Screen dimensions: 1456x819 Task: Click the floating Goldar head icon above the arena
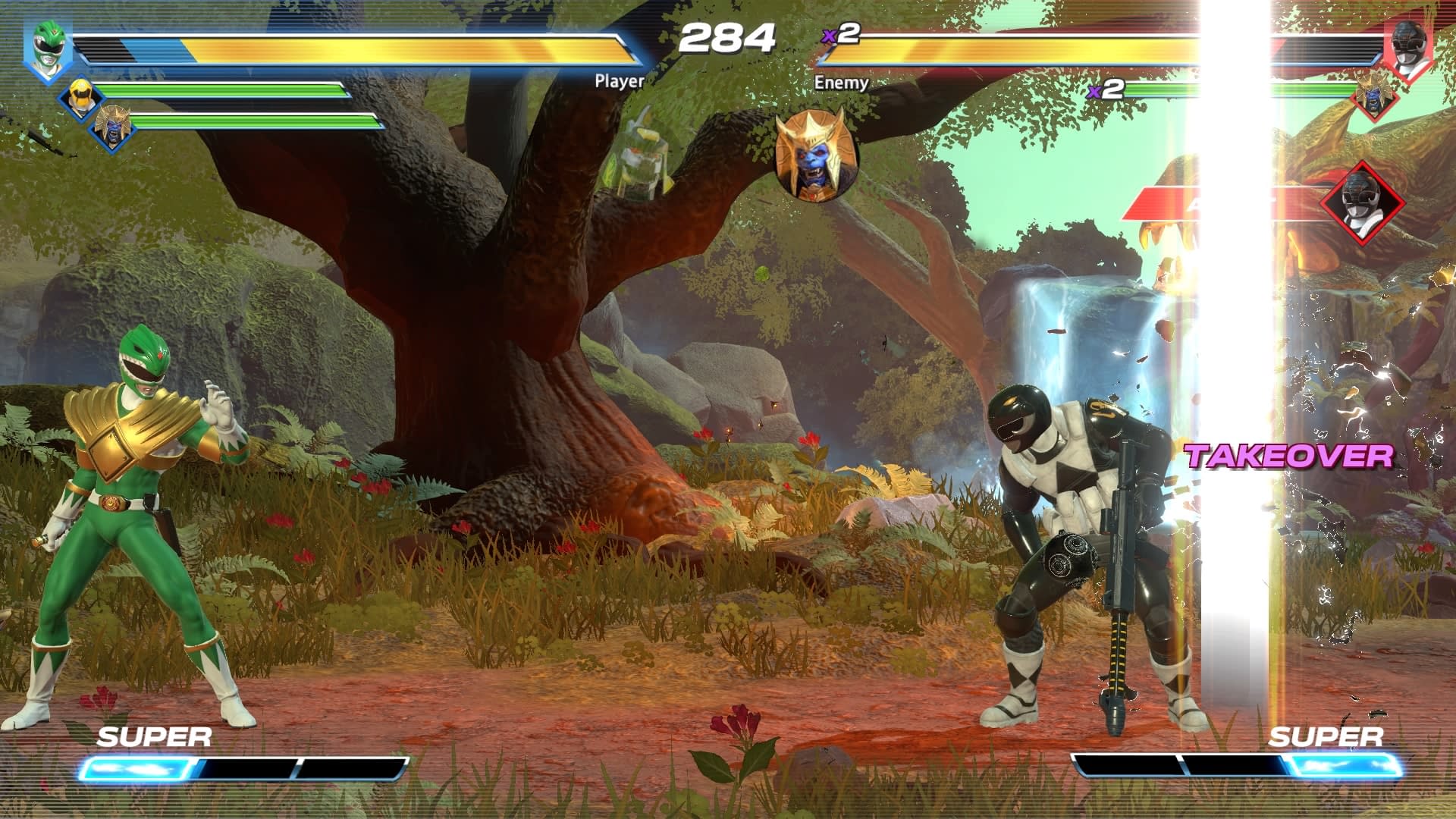pos(813,155)
